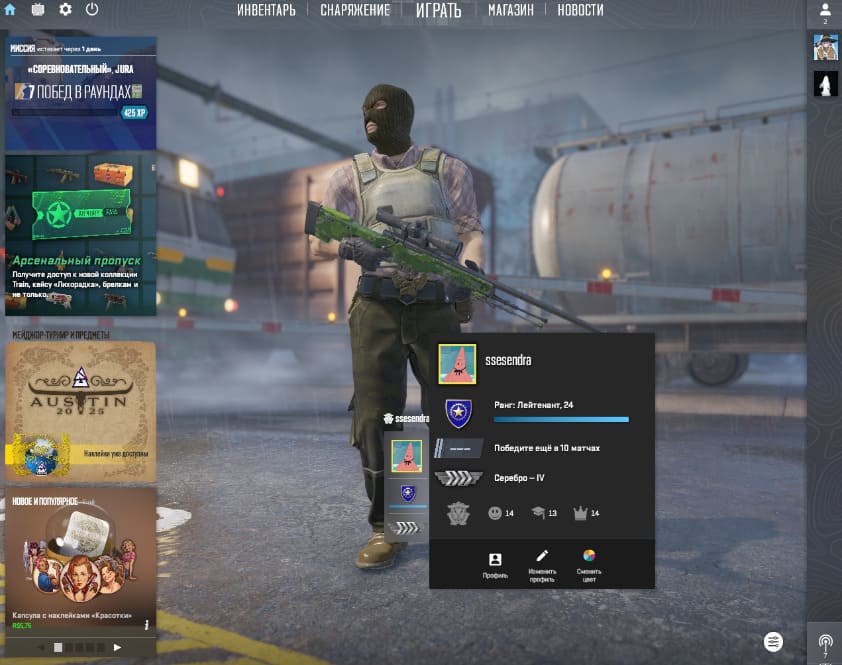The height and width of the screenshot is (665, 842).
Task: Click the home icon
Action: (x=10, y=9)
